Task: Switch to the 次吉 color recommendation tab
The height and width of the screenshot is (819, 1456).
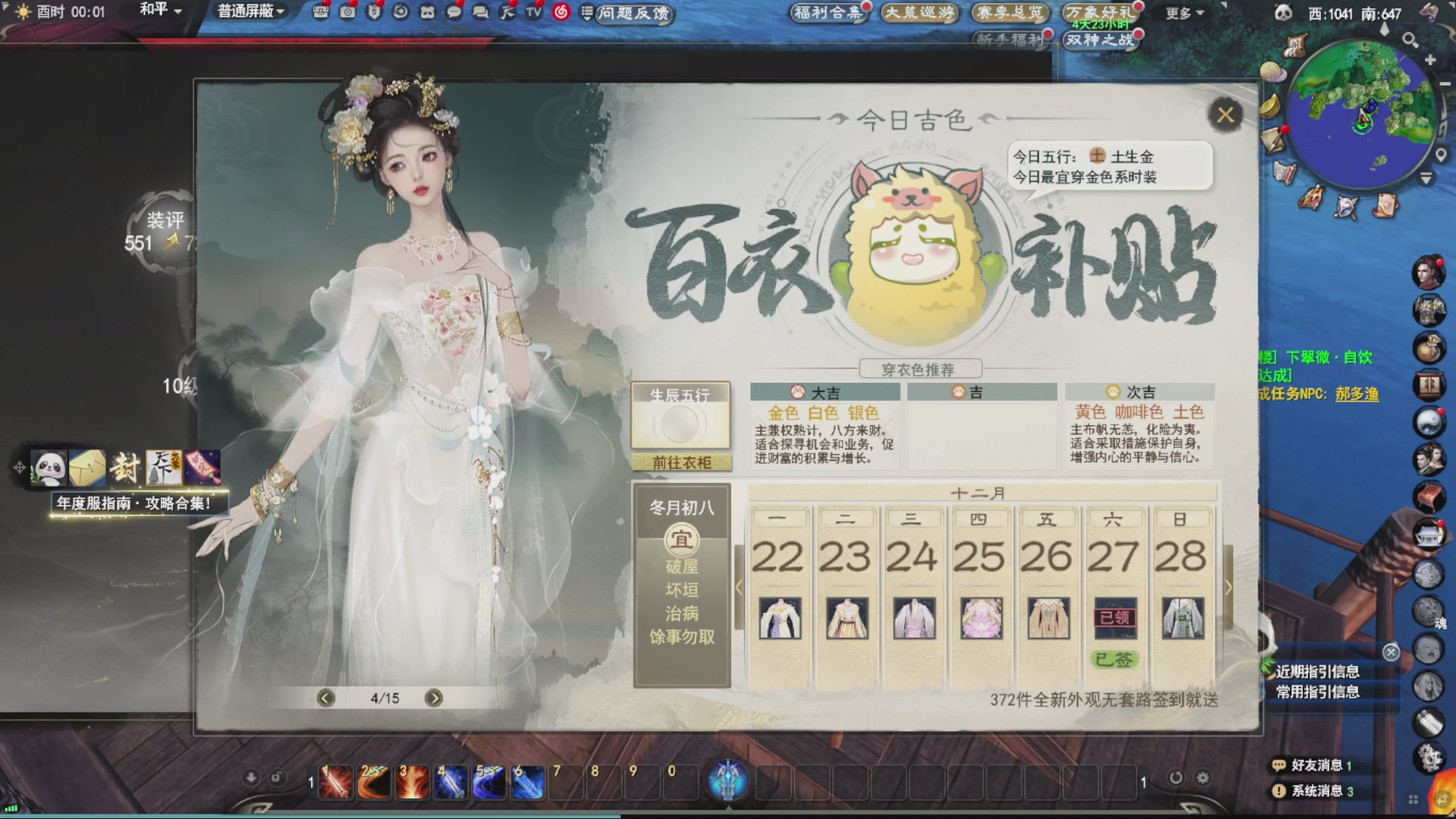Action: click(x=1139, y=391)
